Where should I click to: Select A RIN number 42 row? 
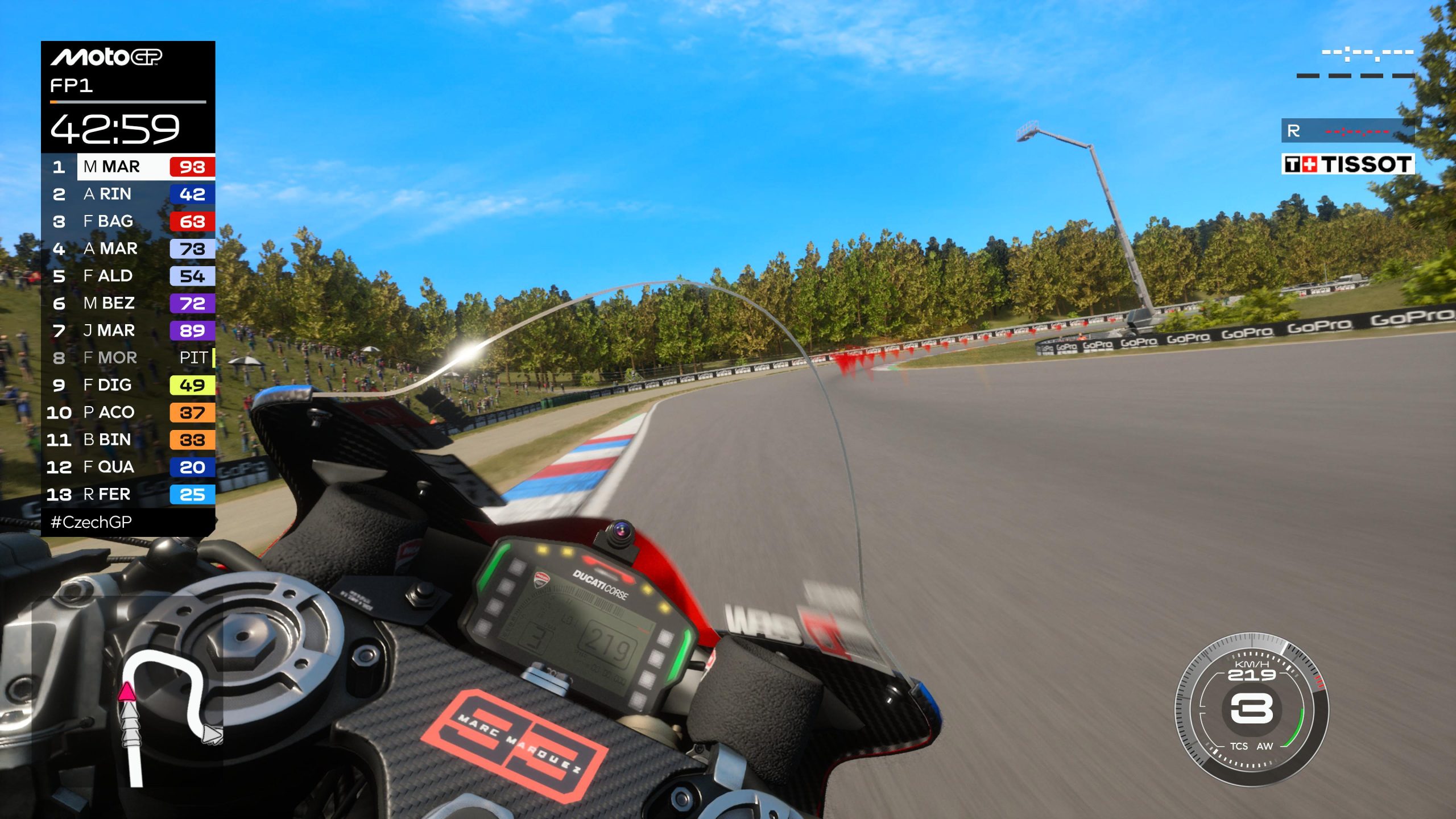pyautogui.click(x=129, y=194)
